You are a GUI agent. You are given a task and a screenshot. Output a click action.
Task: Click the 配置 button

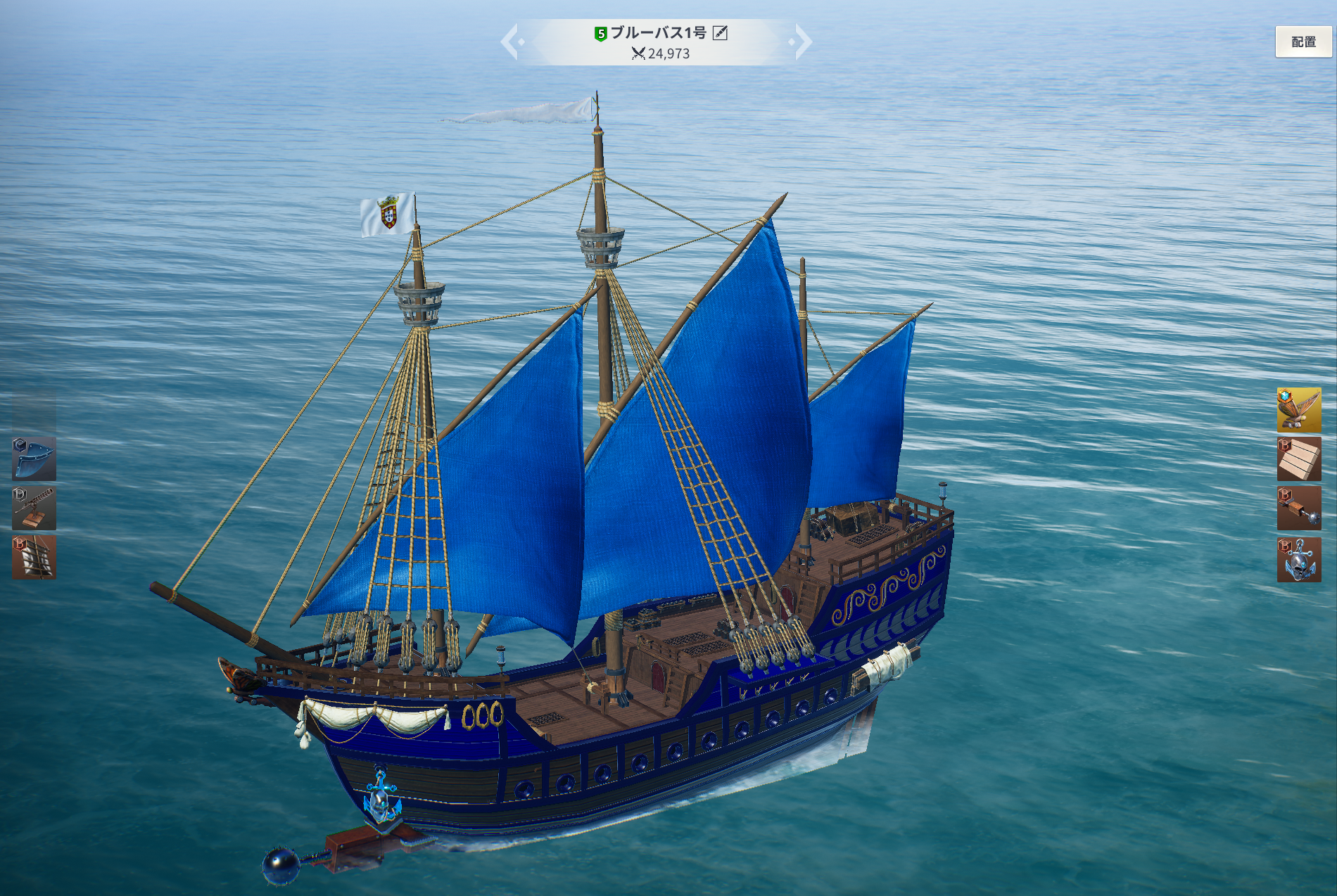click(x=1303, y=42)
